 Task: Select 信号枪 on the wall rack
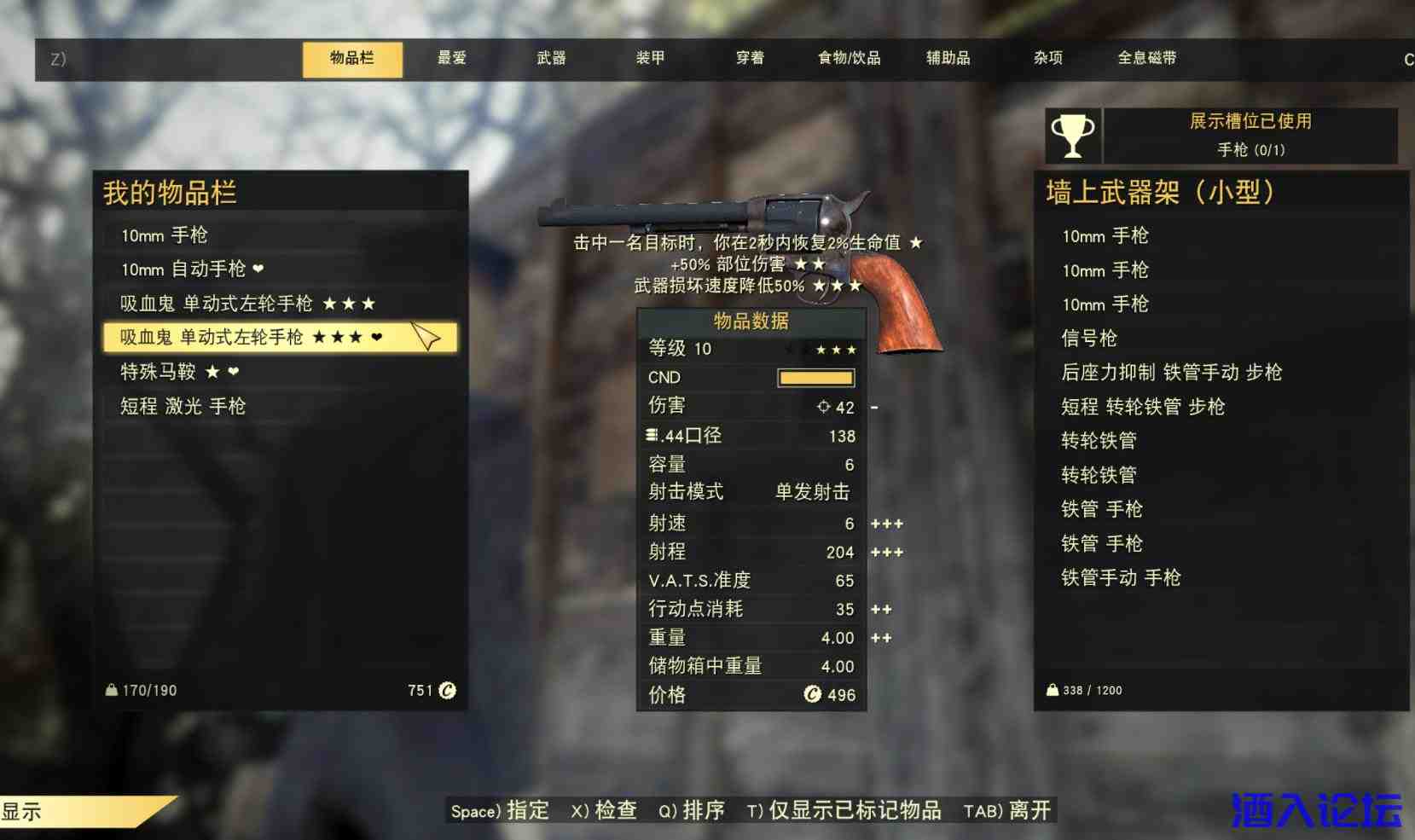tap(1089, 339)
